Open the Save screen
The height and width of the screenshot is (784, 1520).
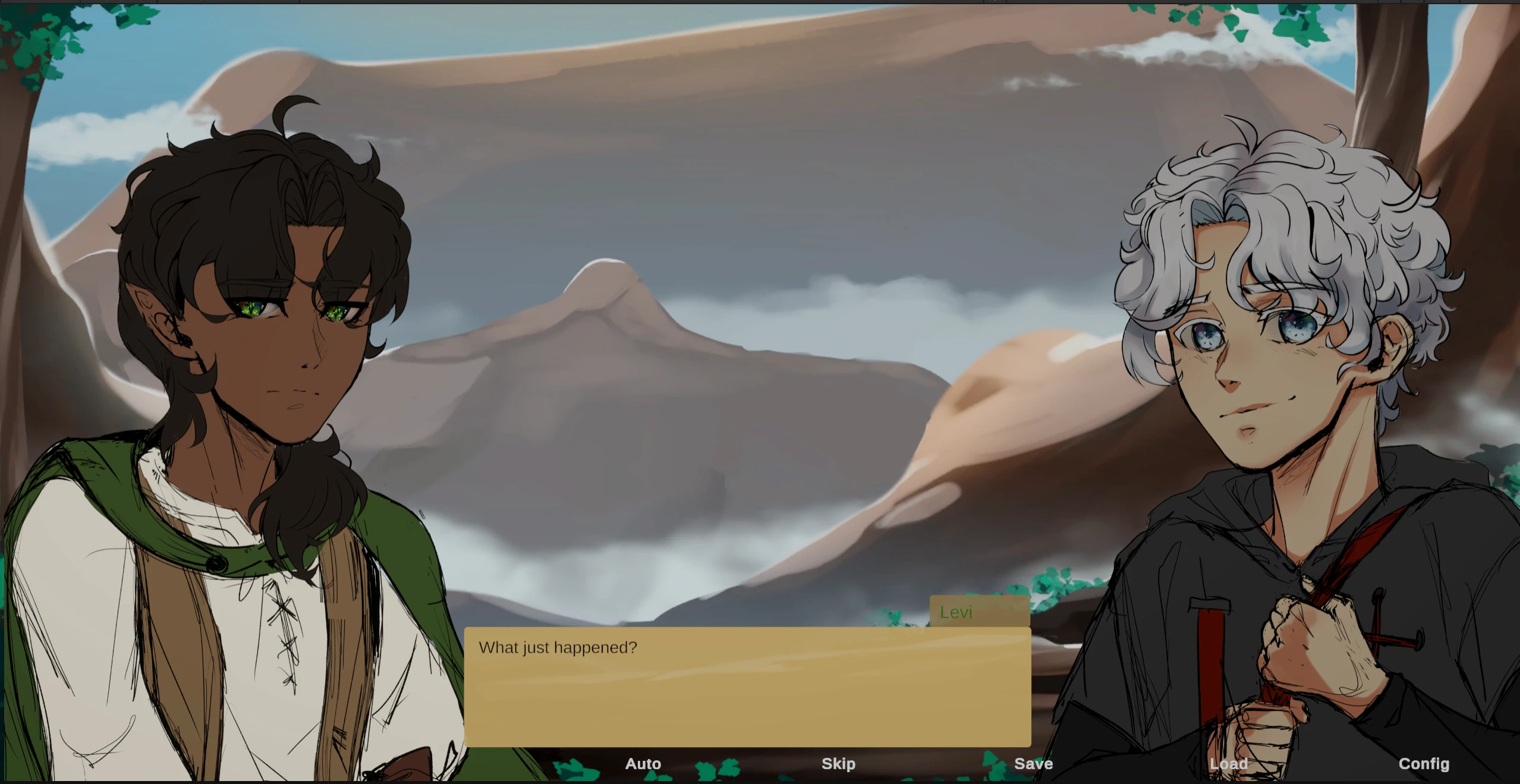click(1034, 764)
